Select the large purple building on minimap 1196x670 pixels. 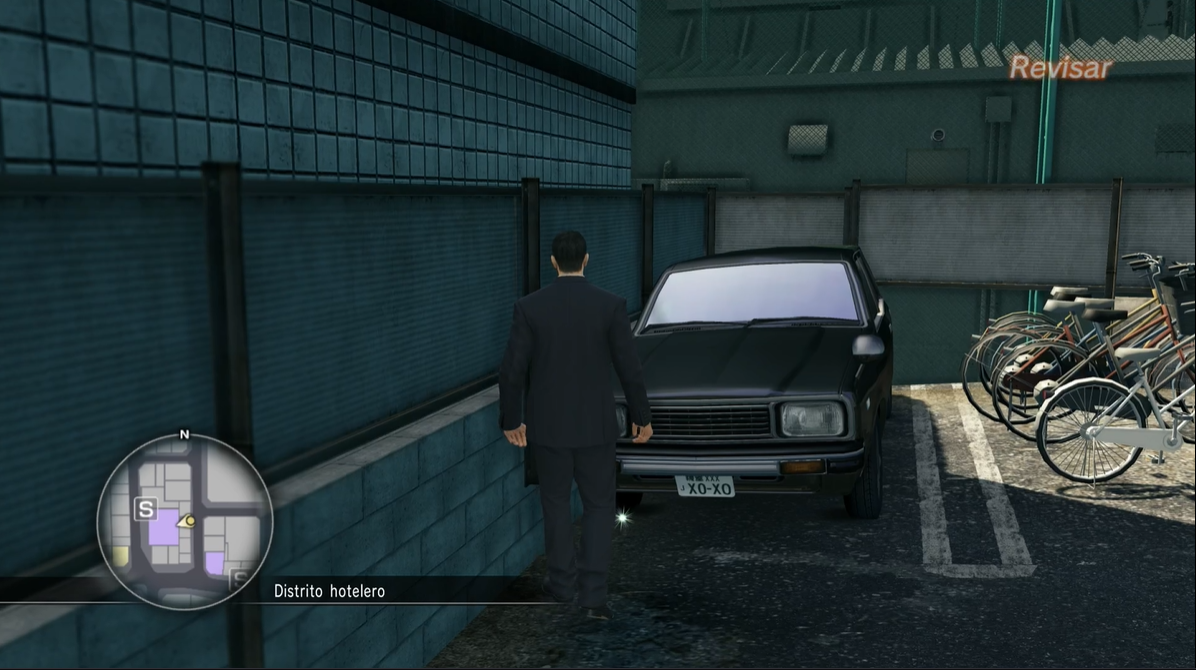pyautogui.click(x=163, y=526)
